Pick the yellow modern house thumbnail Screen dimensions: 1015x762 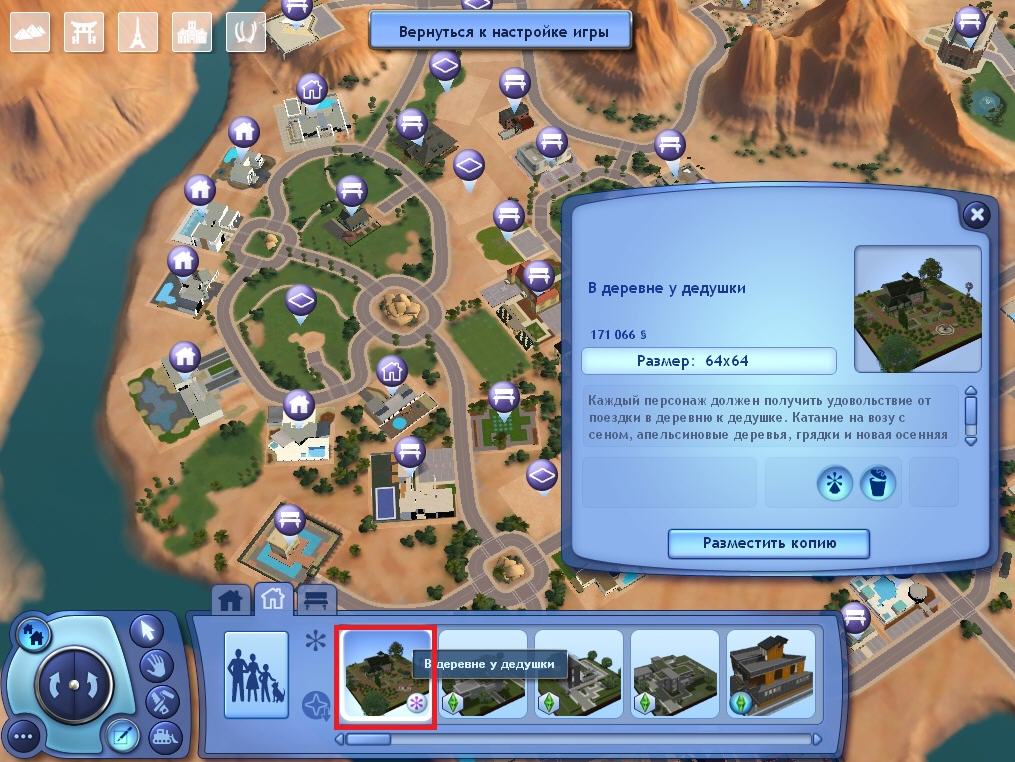pyautogui.click(x=770, y=674)
